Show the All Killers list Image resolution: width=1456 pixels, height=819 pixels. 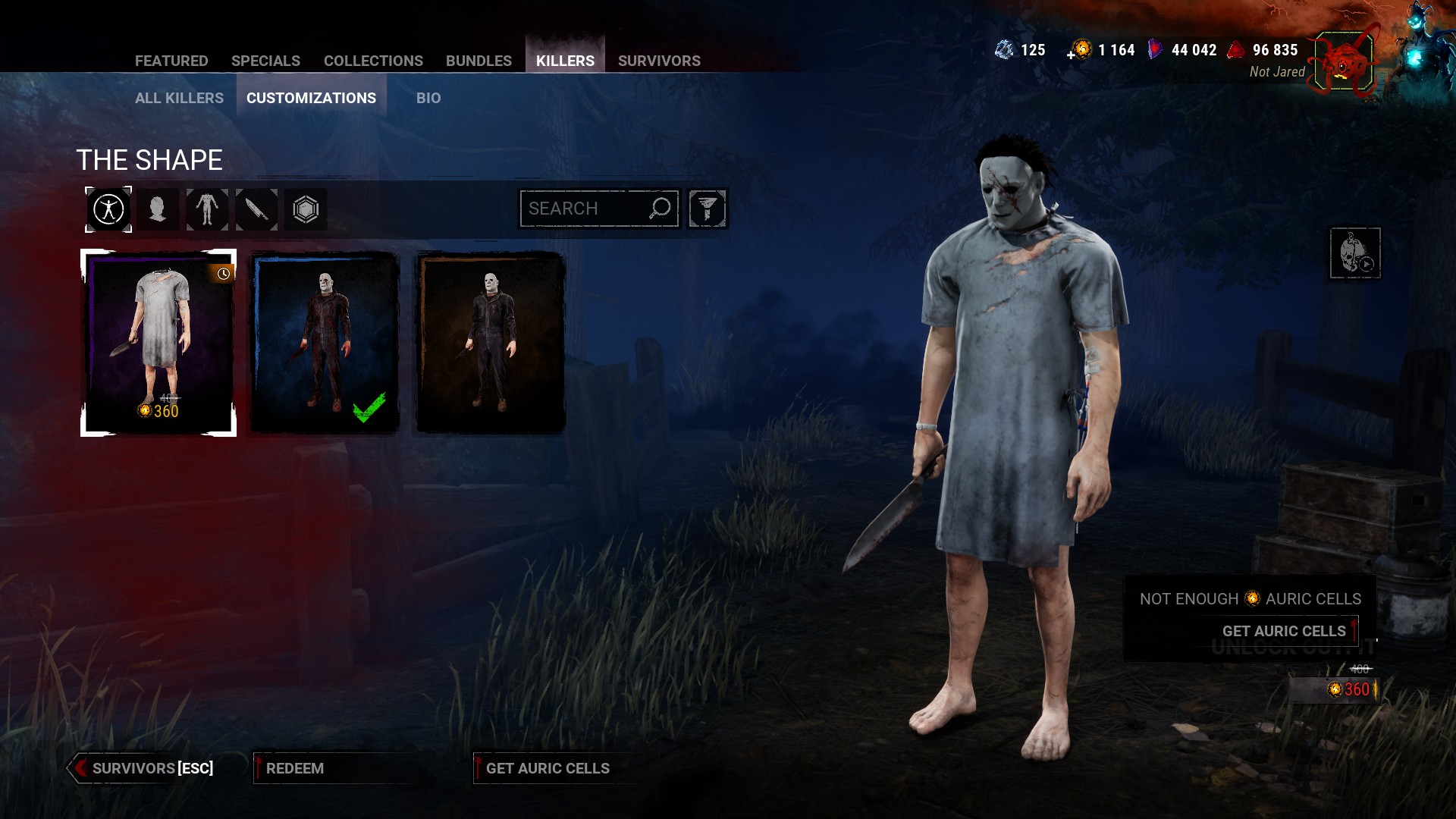(x=179, y=98)
